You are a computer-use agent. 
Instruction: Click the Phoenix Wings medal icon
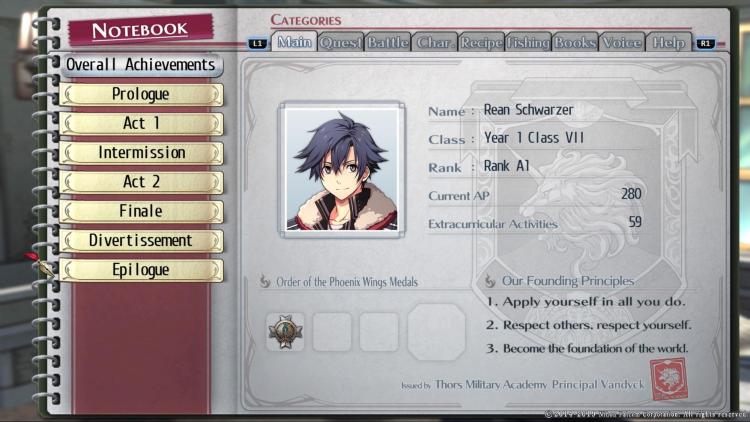click(286, 332)
